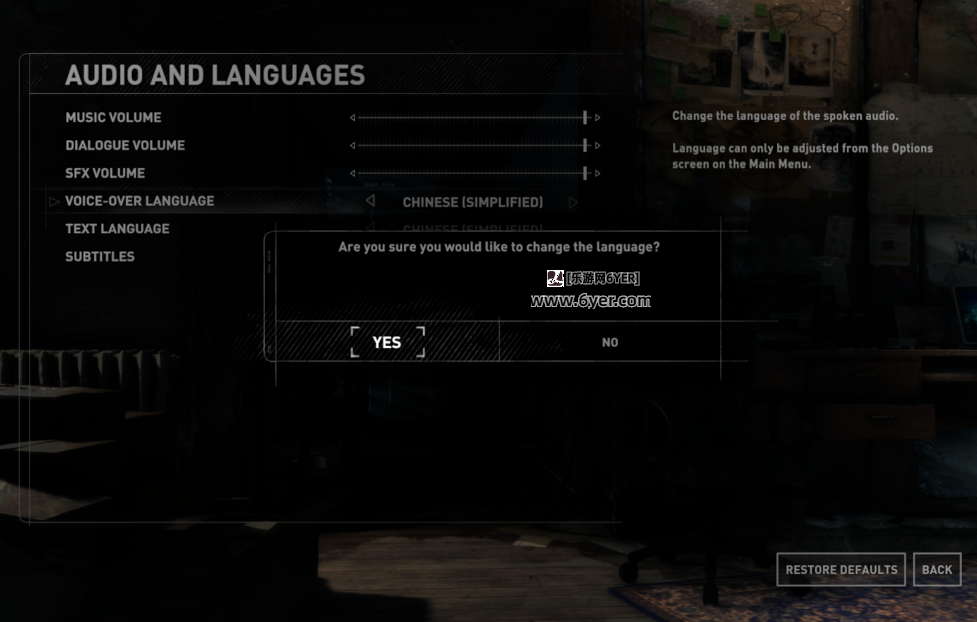Choose the Dialogue Volume row
This screenshot has width=977, height=622.
tap(125, 146)
